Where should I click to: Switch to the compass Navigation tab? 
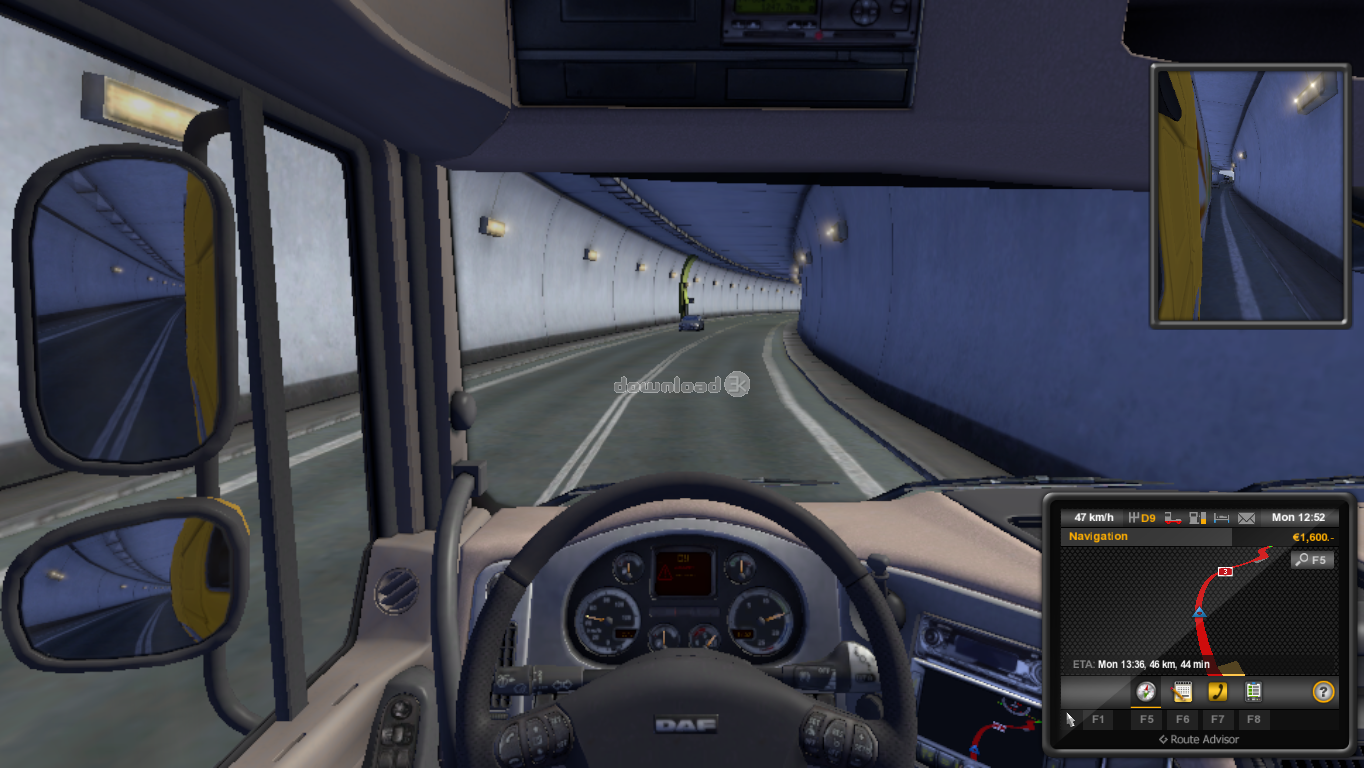coord(1146,691)
